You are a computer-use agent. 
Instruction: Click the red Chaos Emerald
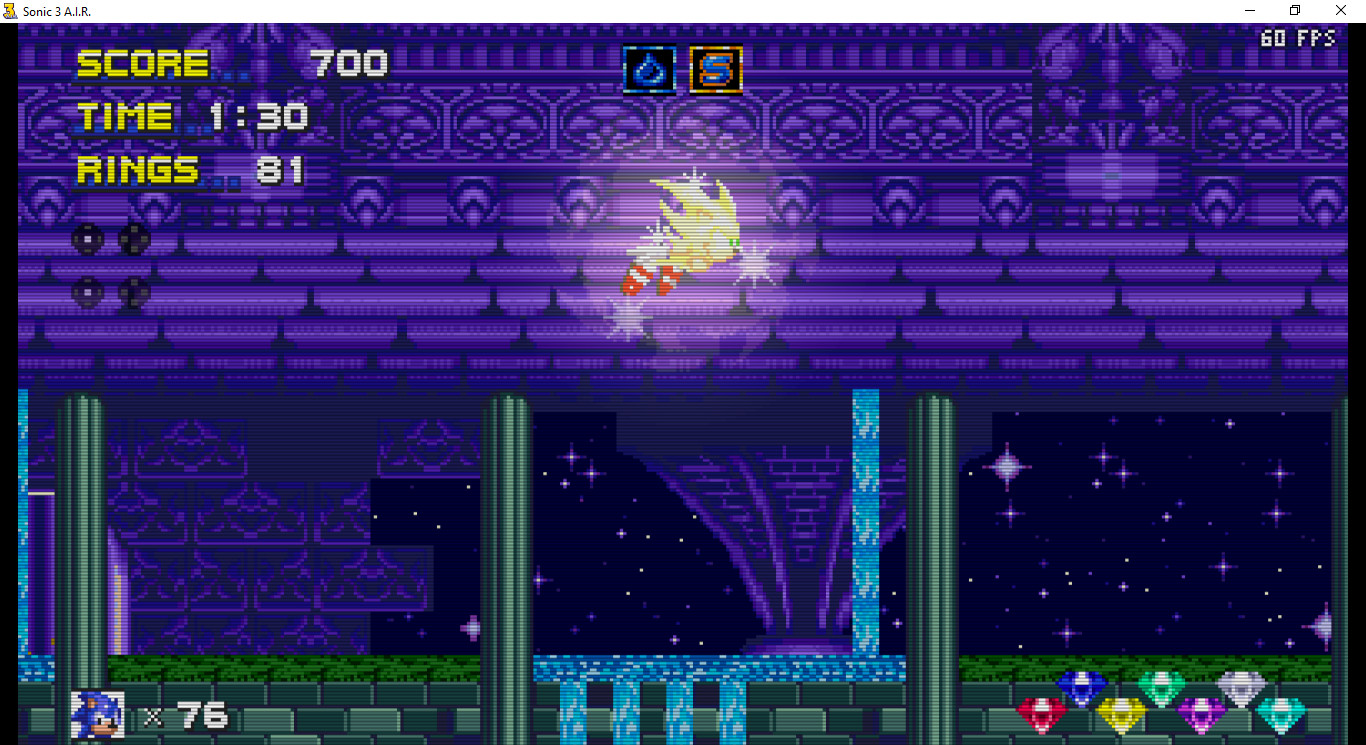click(x=1042, y=712)
